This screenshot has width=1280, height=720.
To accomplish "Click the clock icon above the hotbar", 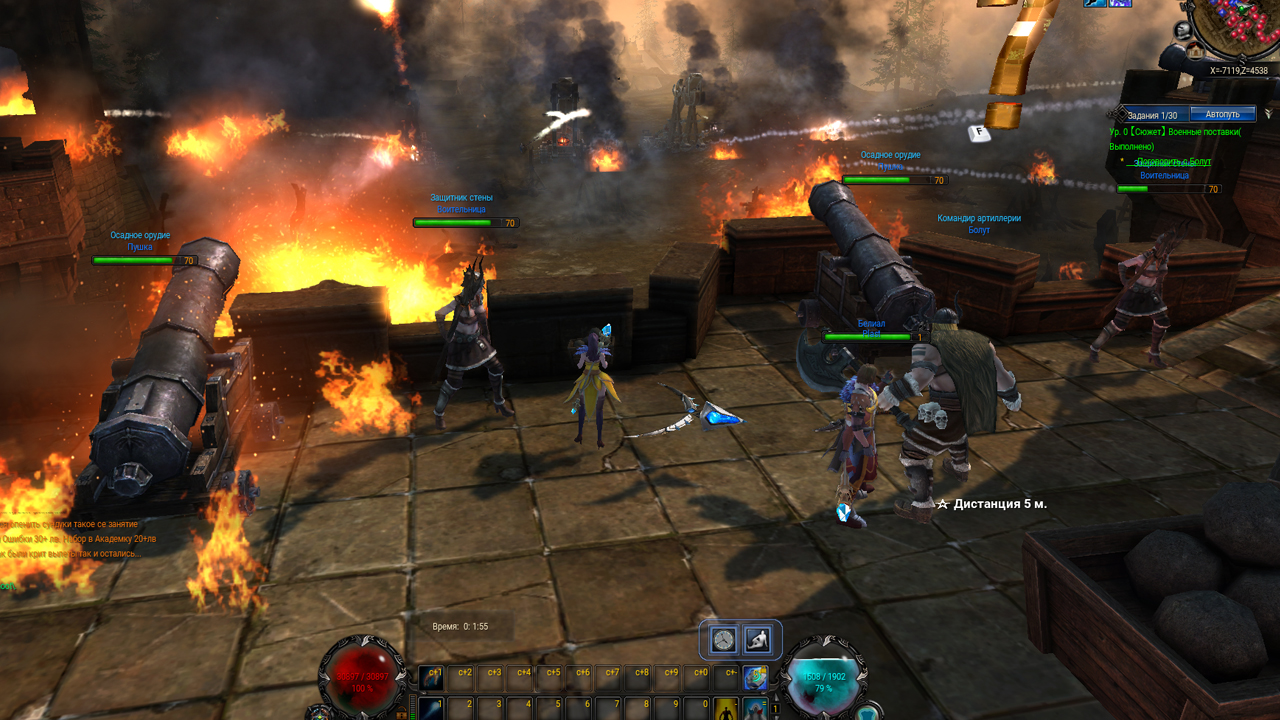I will click(725, 640).
